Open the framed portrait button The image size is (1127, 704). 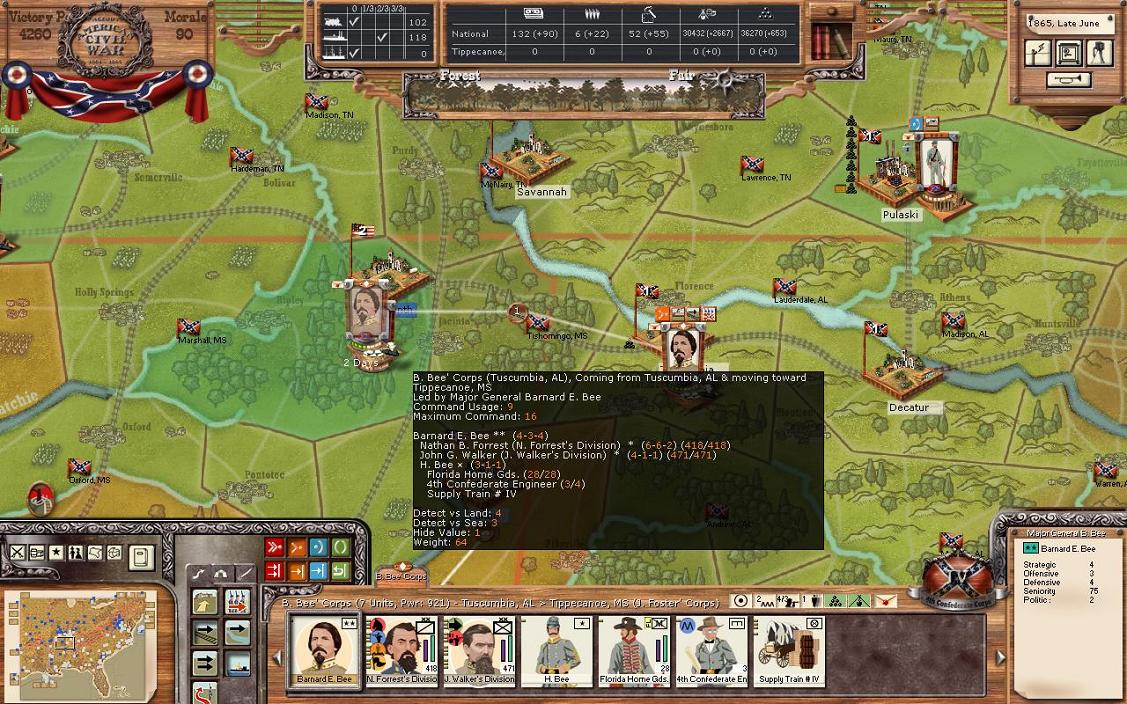[x=1069, y=53]
